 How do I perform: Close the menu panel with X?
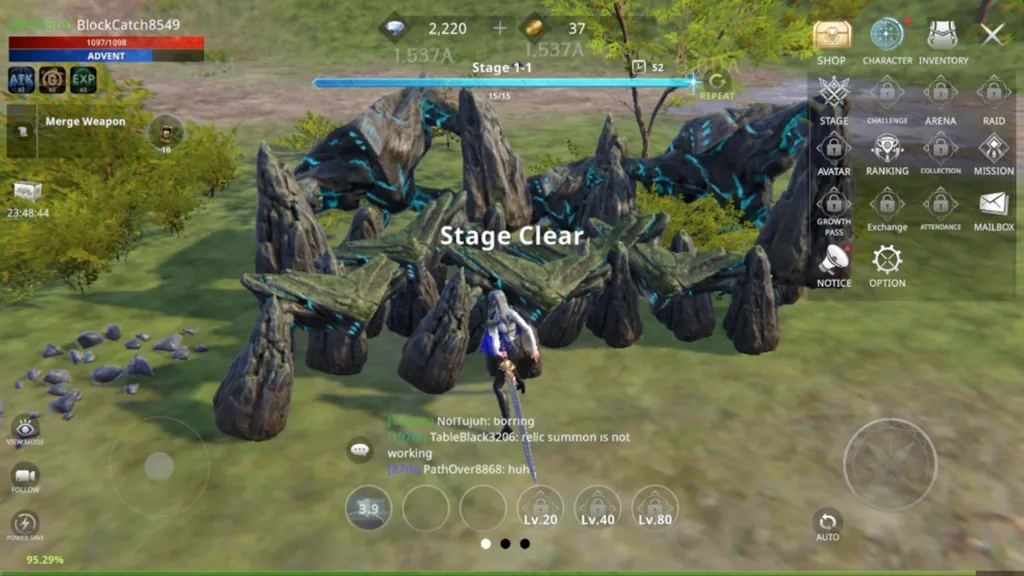point(992,35)
